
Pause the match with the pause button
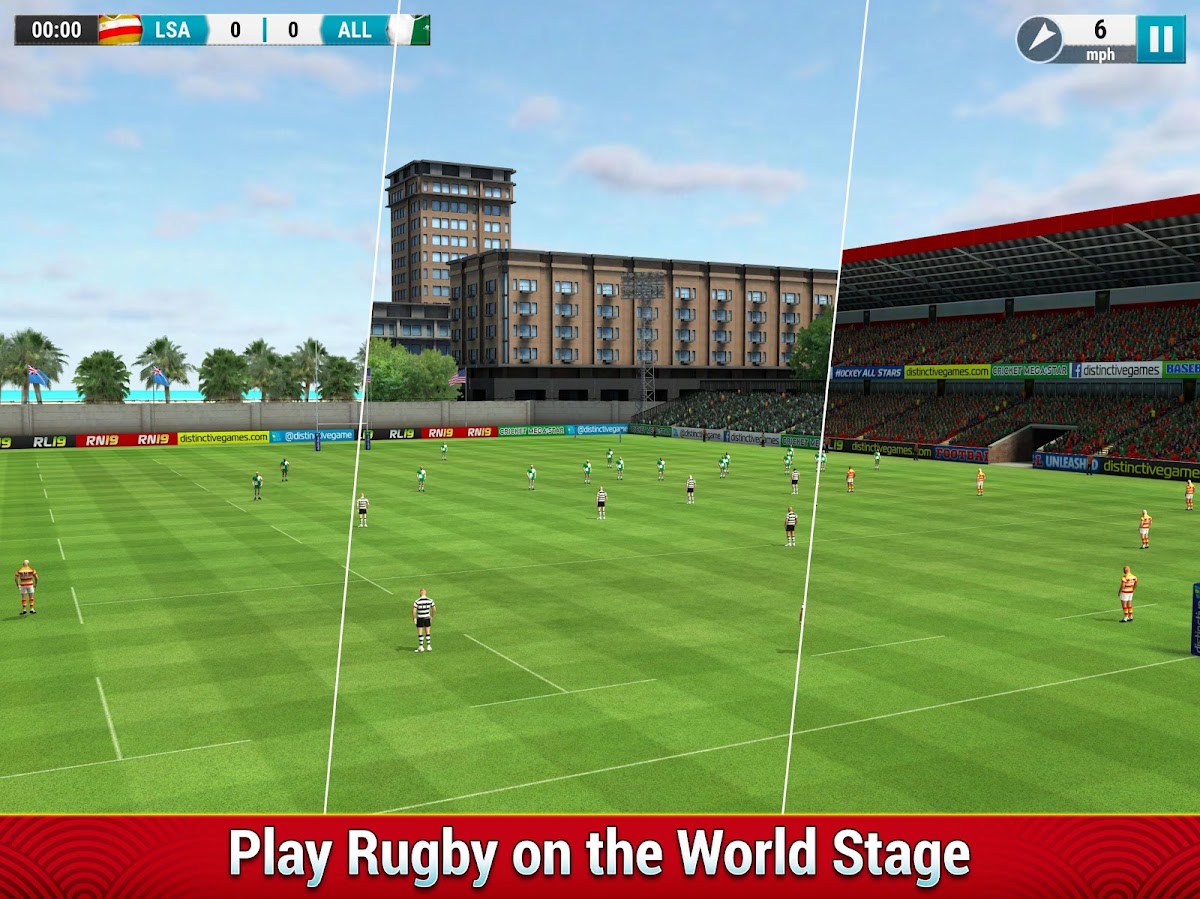[1160, 39]
